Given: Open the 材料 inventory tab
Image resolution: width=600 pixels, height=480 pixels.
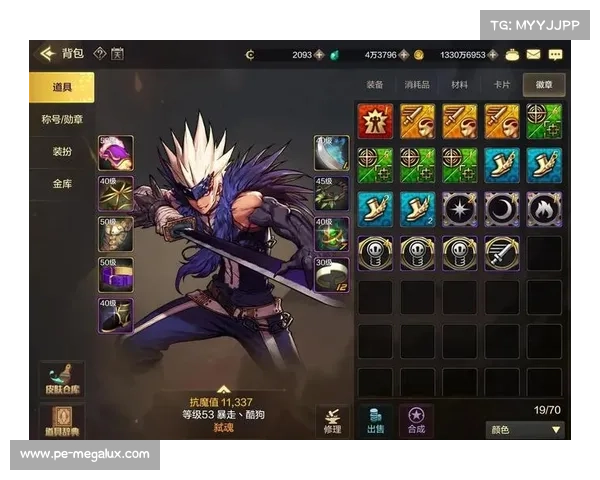Looking at the screenshot, I should click(460, 85).
